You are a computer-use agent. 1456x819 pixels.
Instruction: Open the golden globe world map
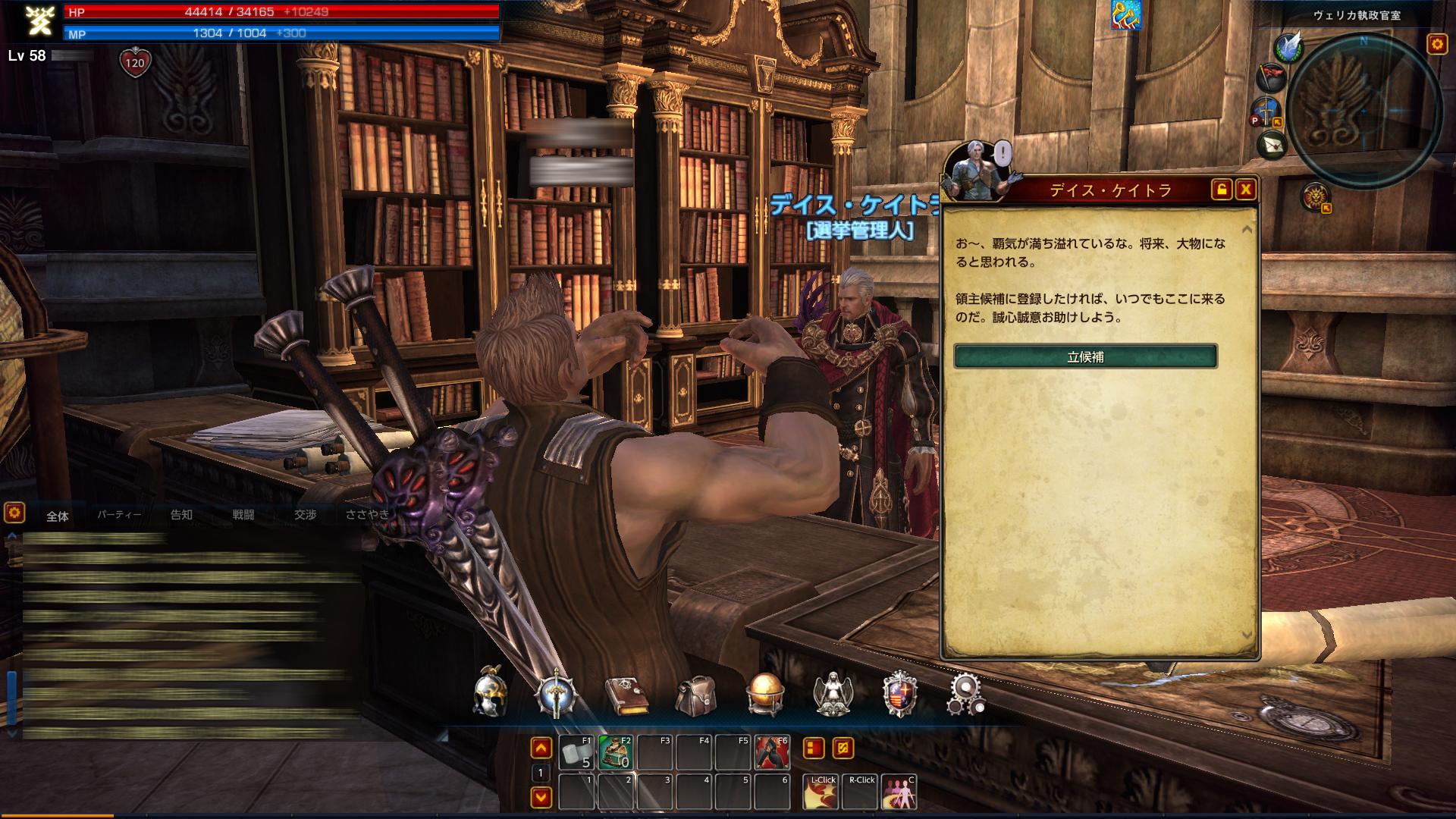point(764,694)
